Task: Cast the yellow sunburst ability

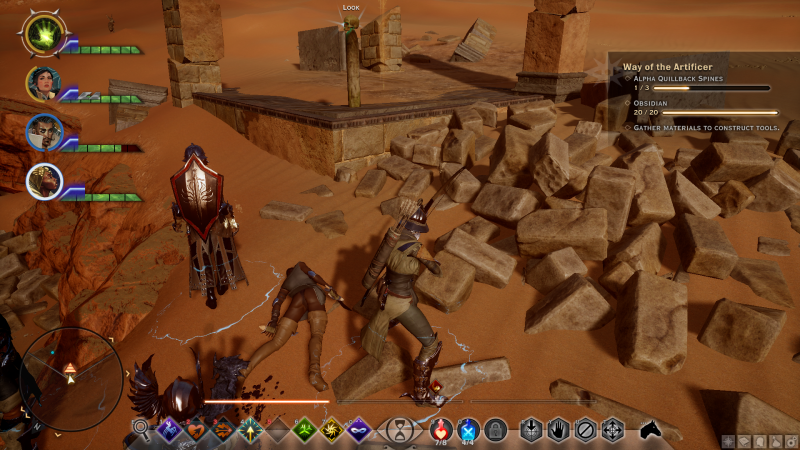Action: (x=329, y=431)
